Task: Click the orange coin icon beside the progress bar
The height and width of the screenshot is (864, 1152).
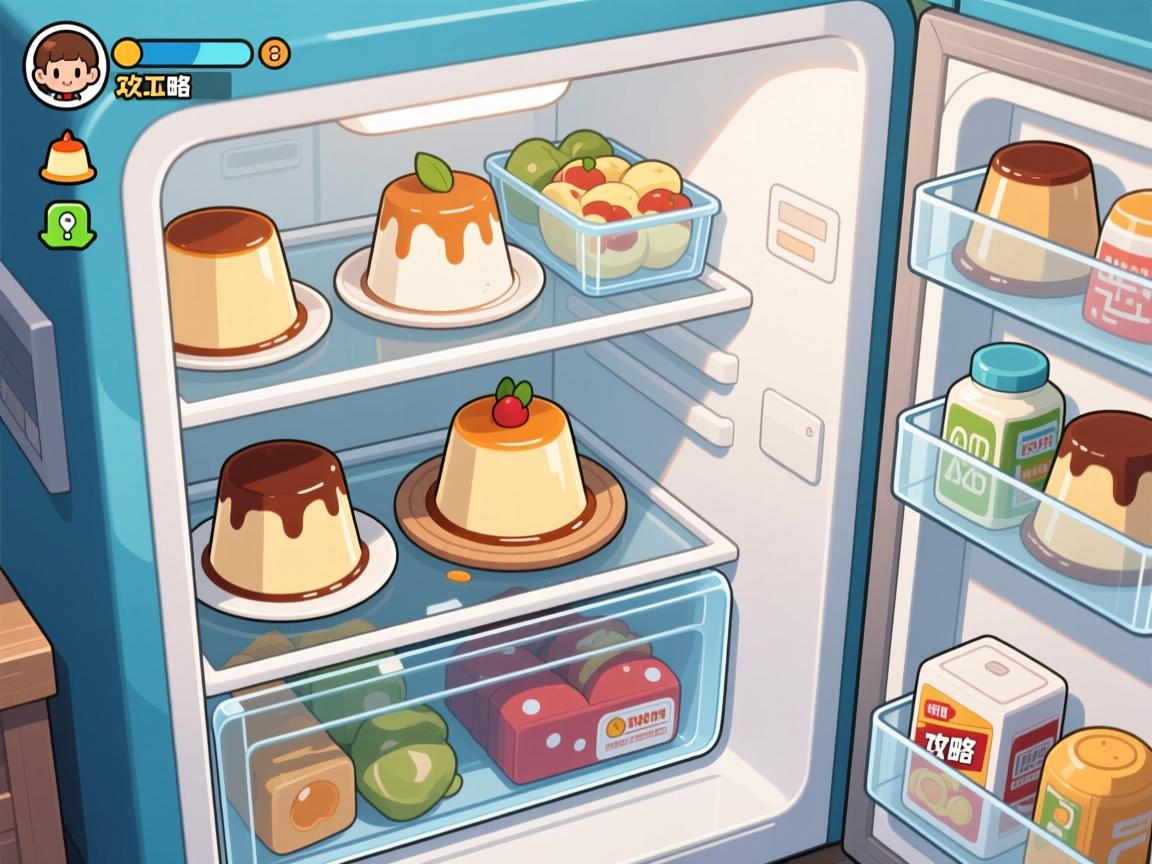Action: [x=274, y=52]
